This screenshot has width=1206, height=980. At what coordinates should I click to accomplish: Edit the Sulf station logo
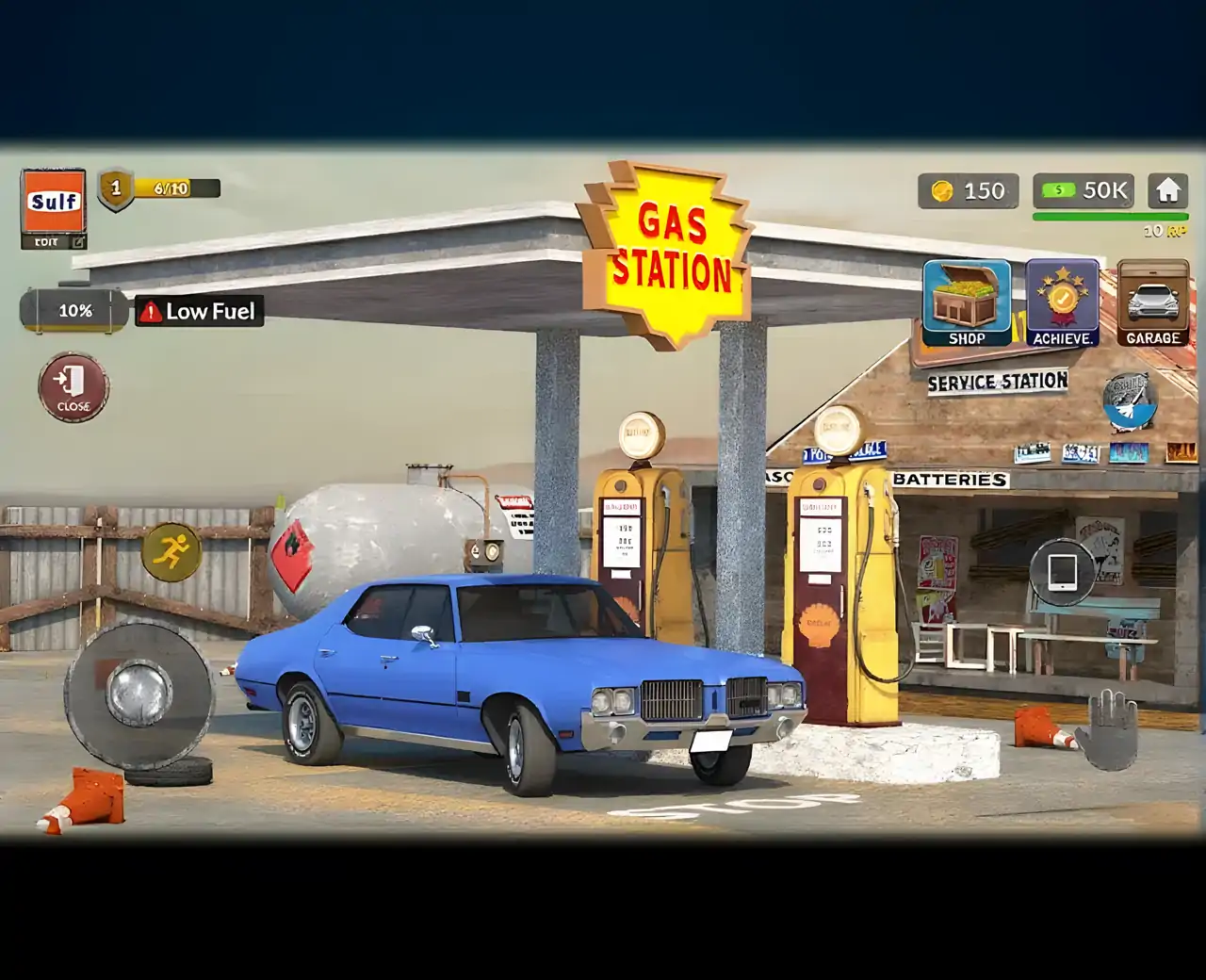click(x=54, y=210)
